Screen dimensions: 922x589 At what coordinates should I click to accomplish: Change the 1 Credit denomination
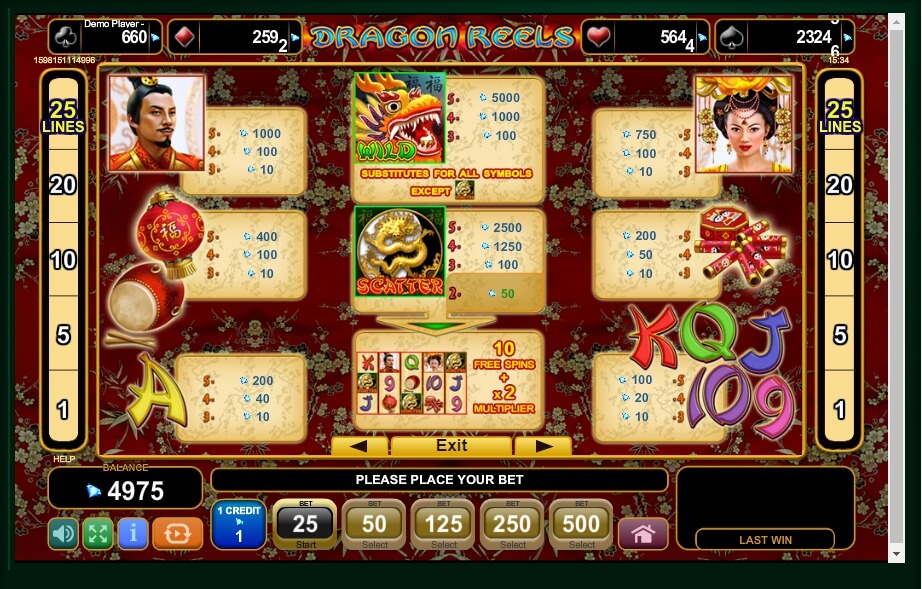pos(238,525)
